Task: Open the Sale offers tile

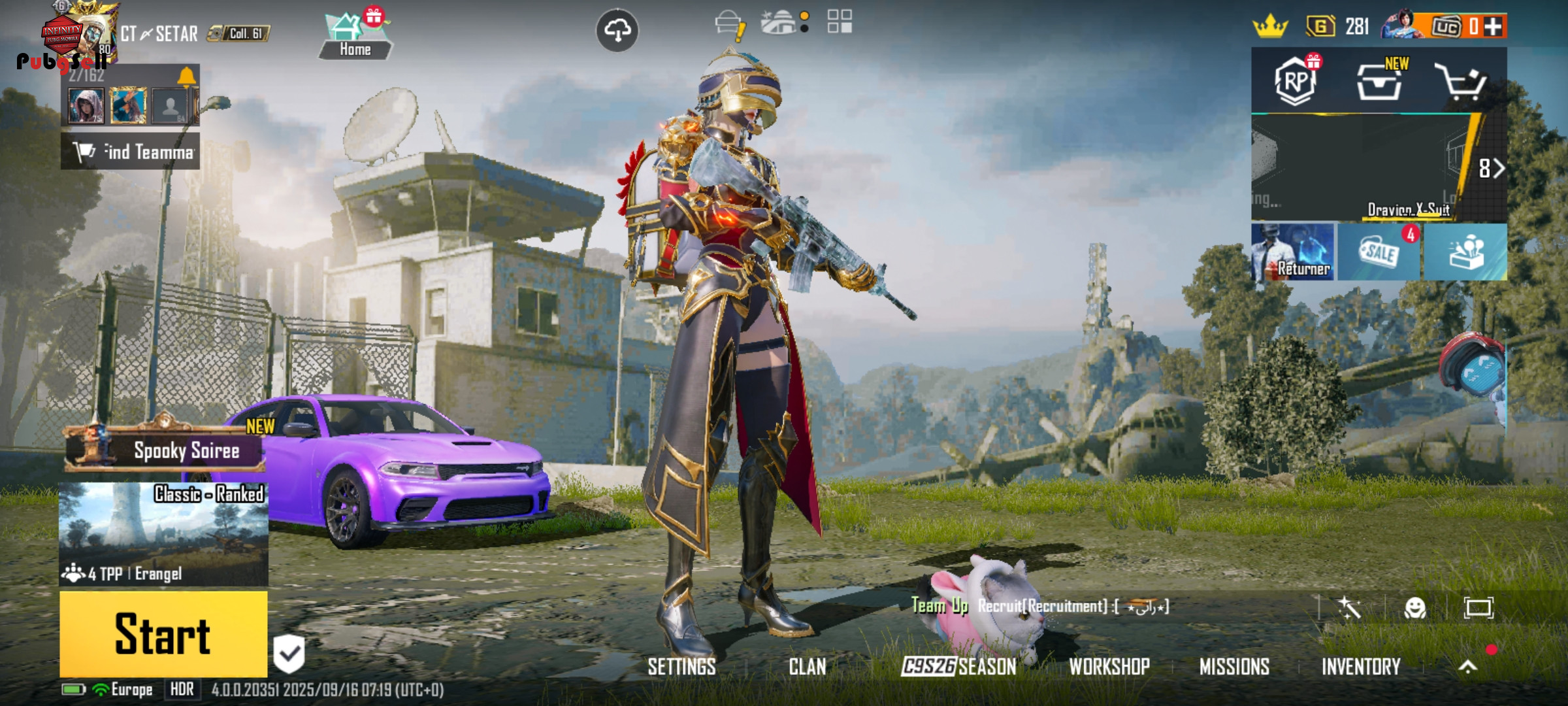Action: point(1379,252)
